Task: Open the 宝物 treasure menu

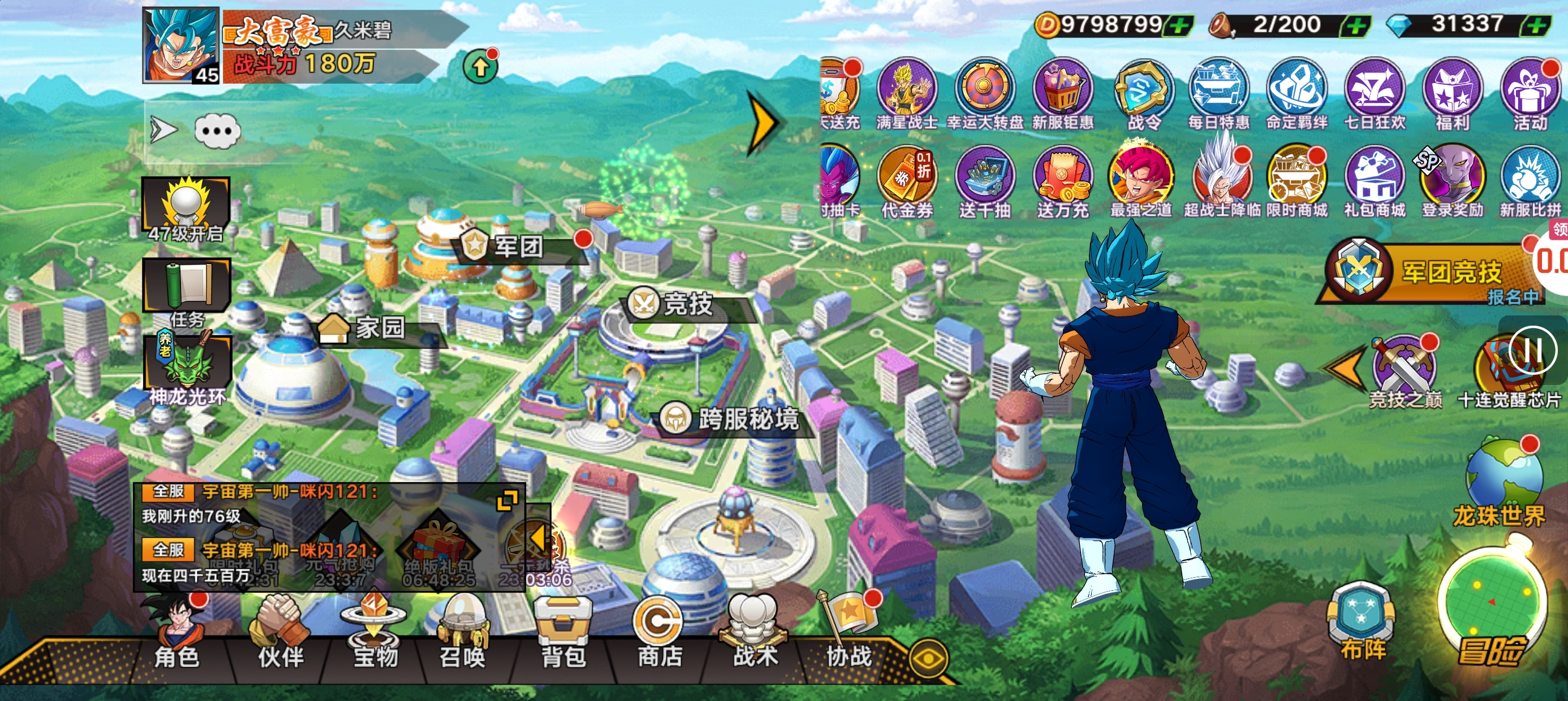Action: [x=375, y=636]
